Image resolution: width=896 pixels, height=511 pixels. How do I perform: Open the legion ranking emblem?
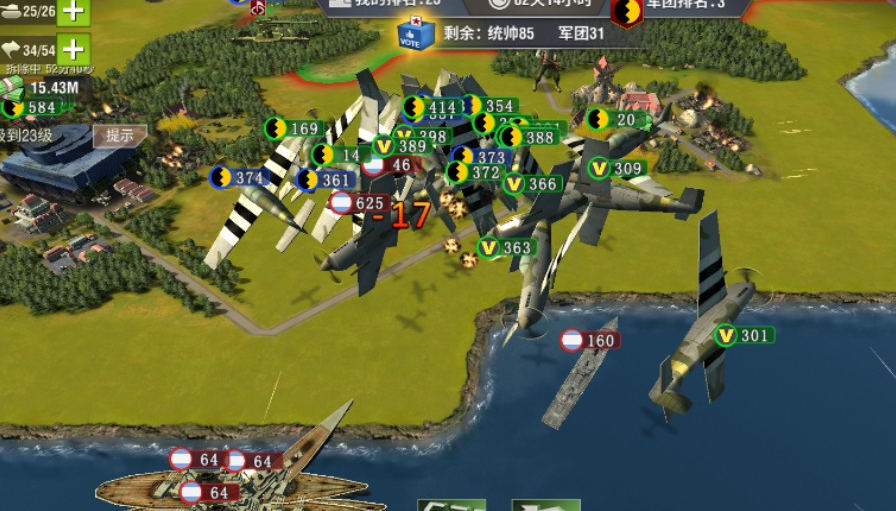[x=627, y=12]
